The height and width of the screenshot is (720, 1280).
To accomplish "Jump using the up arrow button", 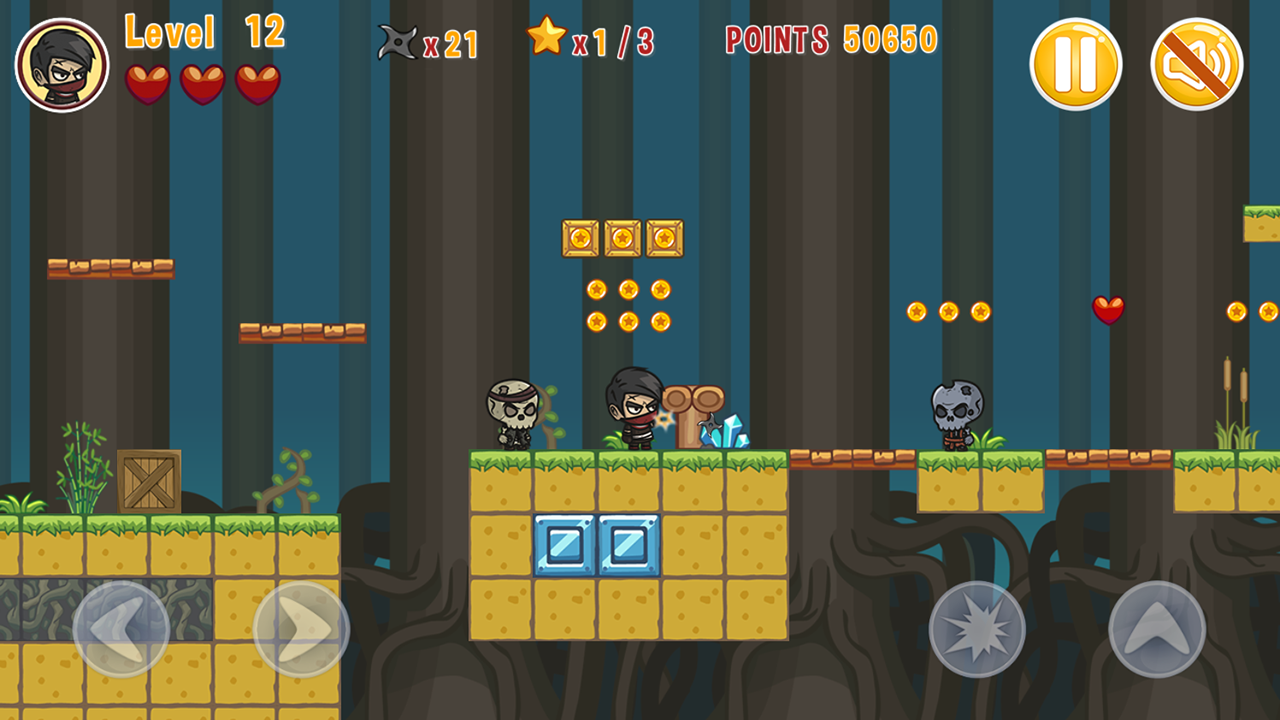I will tap(1157, 629).
